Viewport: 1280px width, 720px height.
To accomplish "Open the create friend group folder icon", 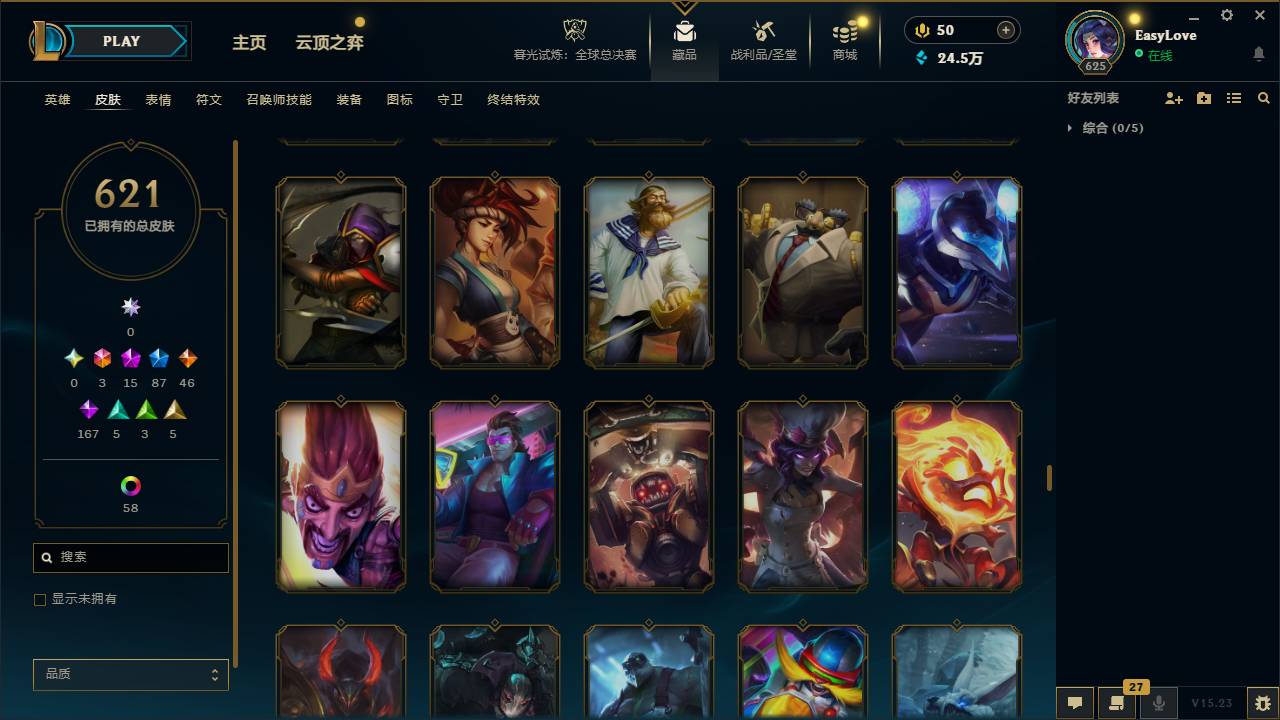I will pos(1205,98).
